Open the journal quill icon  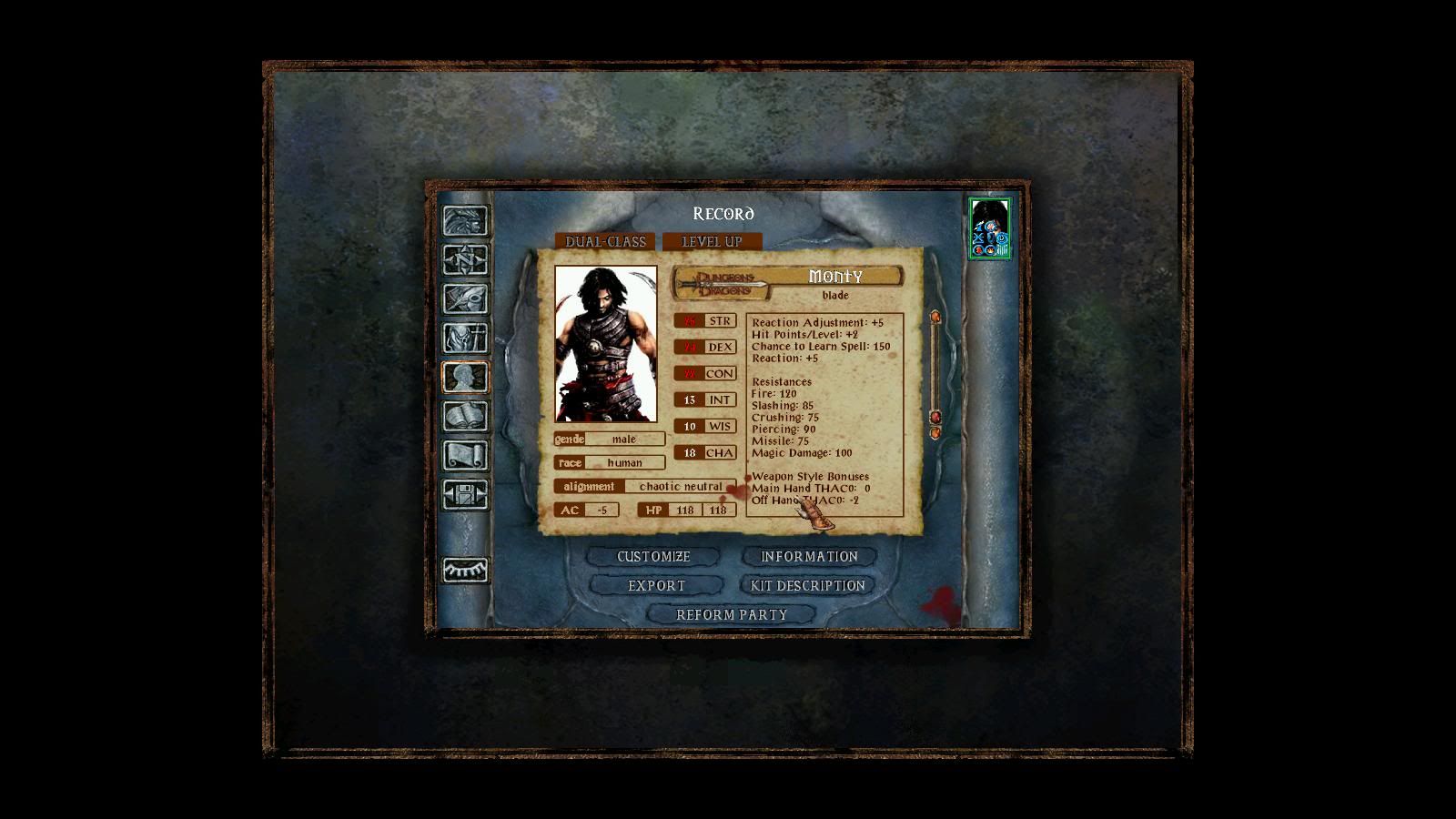tap(465, 299)
